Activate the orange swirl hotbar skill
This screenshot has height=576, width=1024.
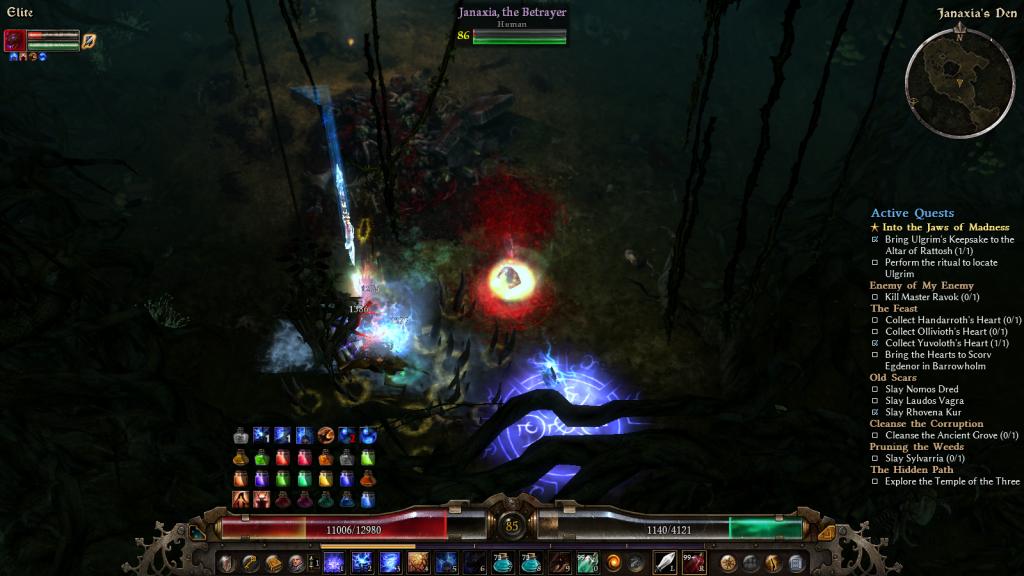tap(614, 562)
